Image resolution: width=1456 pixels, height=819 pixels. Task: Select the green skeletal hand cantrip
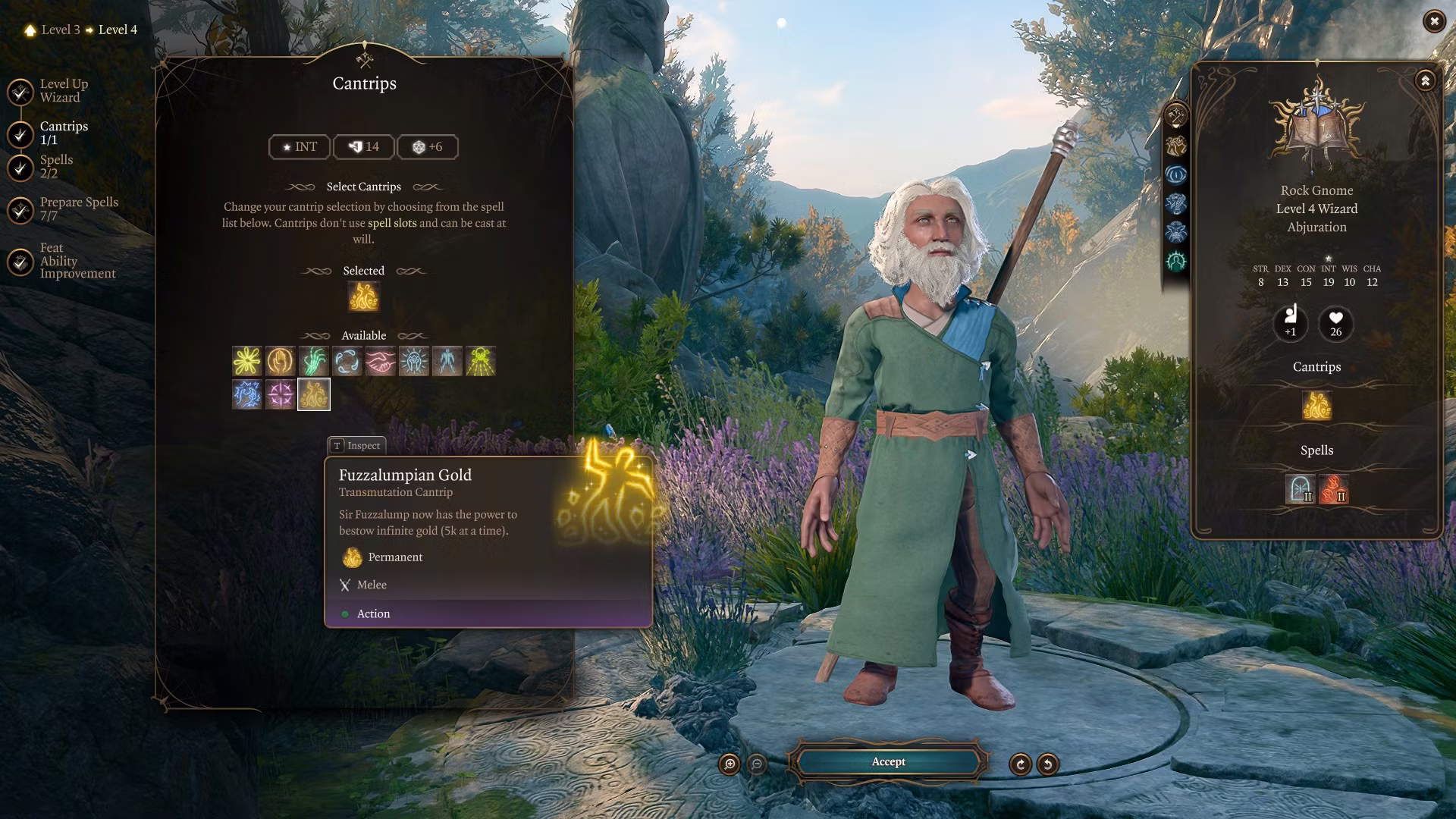coord(313,362)
